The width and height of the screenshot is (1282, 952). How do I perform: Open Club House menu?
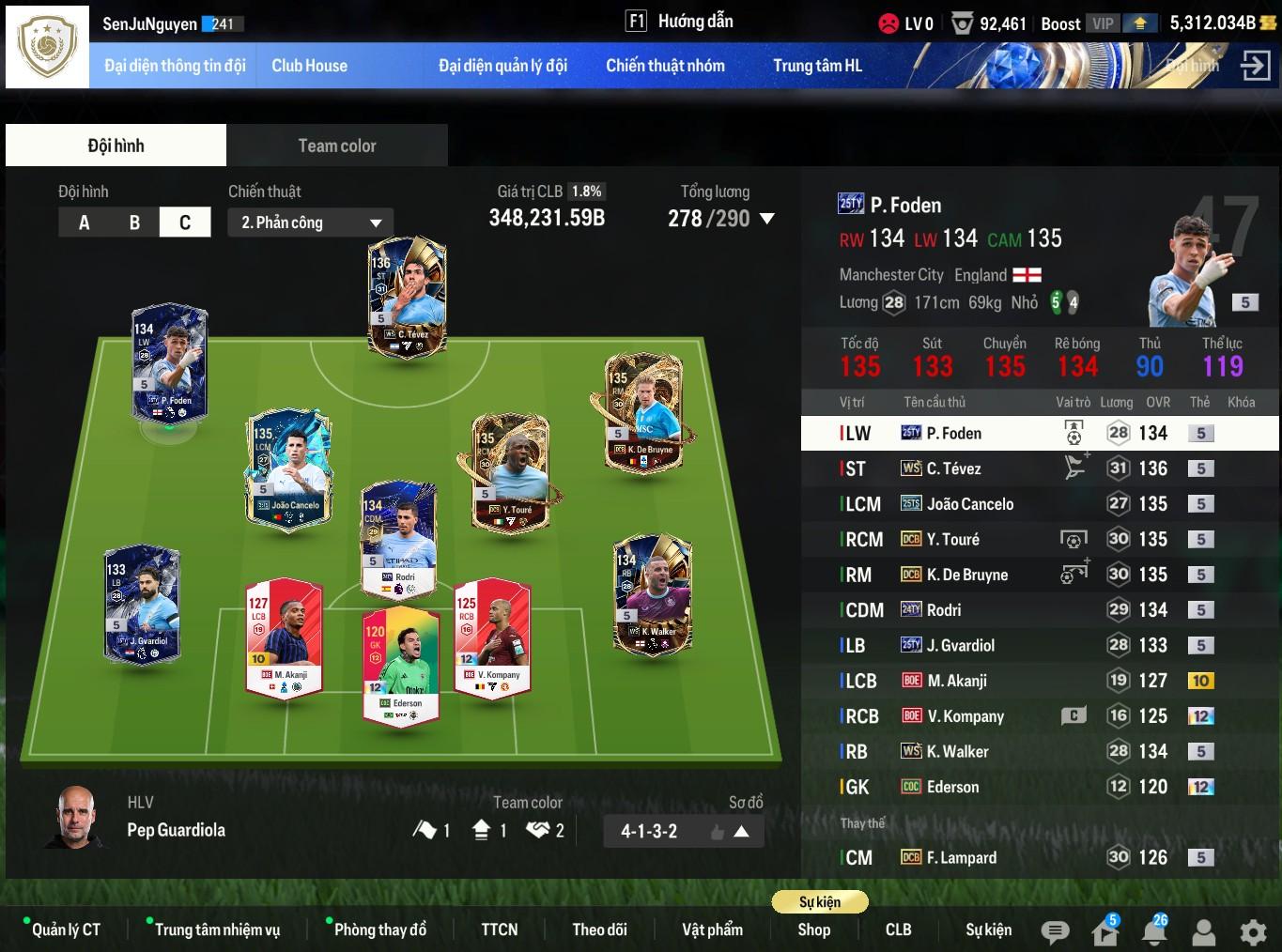(309, 66)
